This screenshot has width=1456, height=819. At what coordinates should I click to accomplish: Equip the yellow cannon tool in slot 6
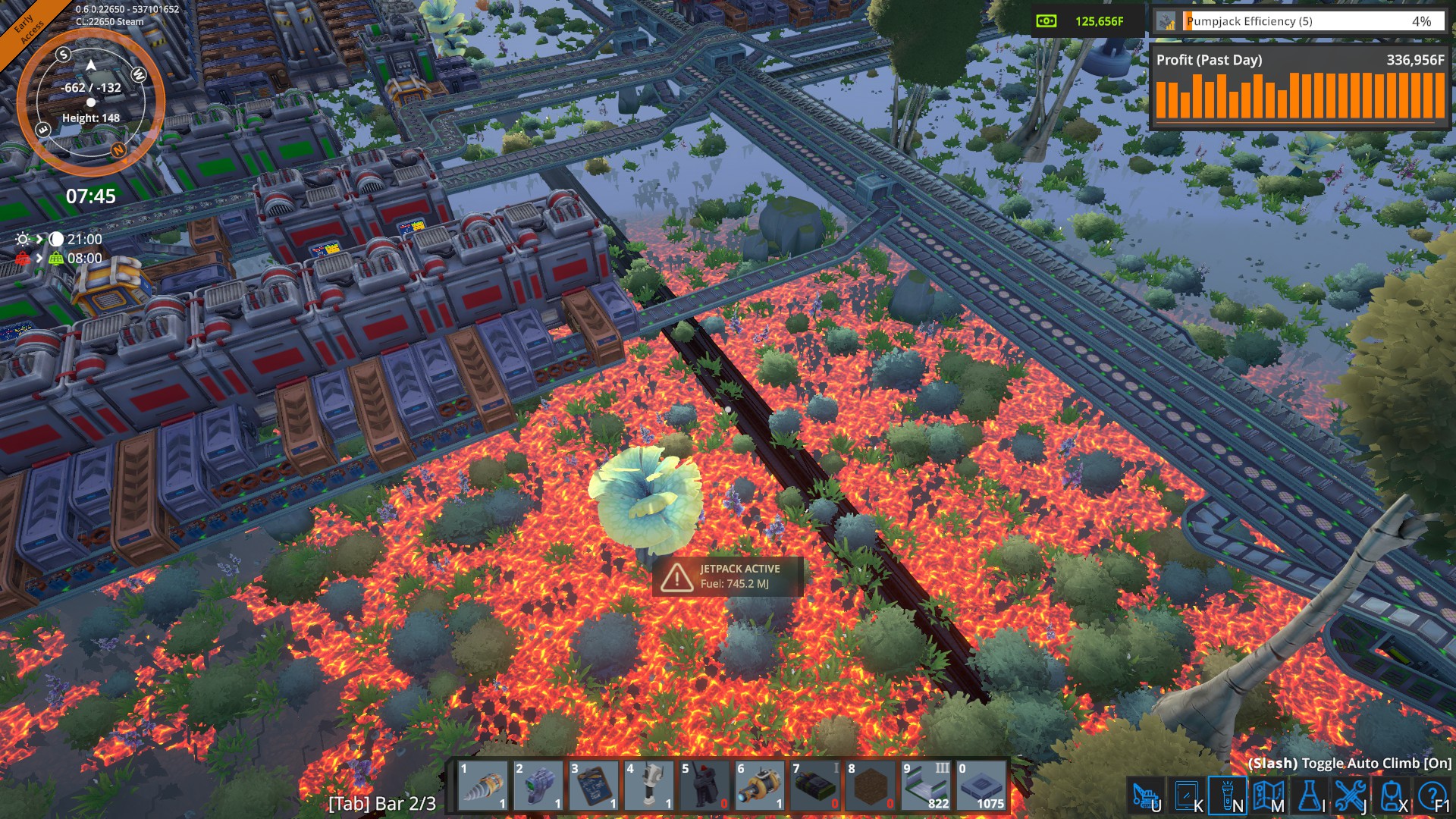pos(760,786)
